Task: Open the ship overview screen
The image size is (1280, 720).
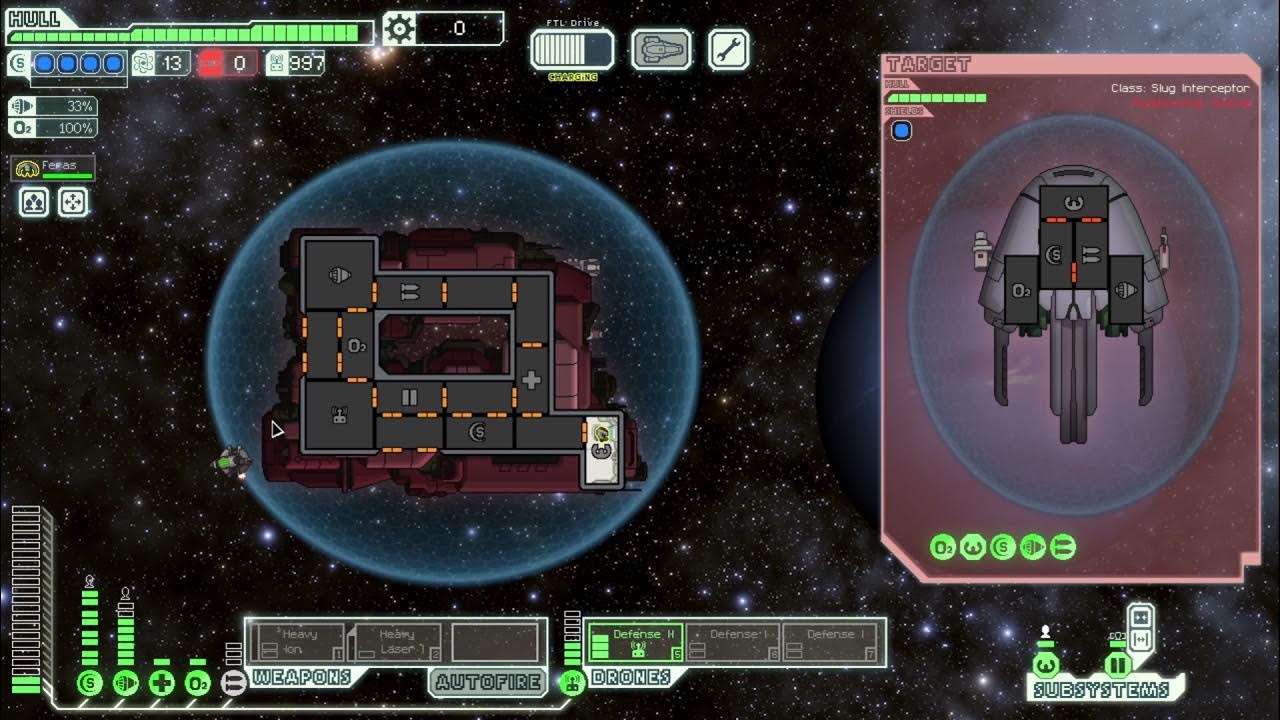Action: (x=661, y=50)
